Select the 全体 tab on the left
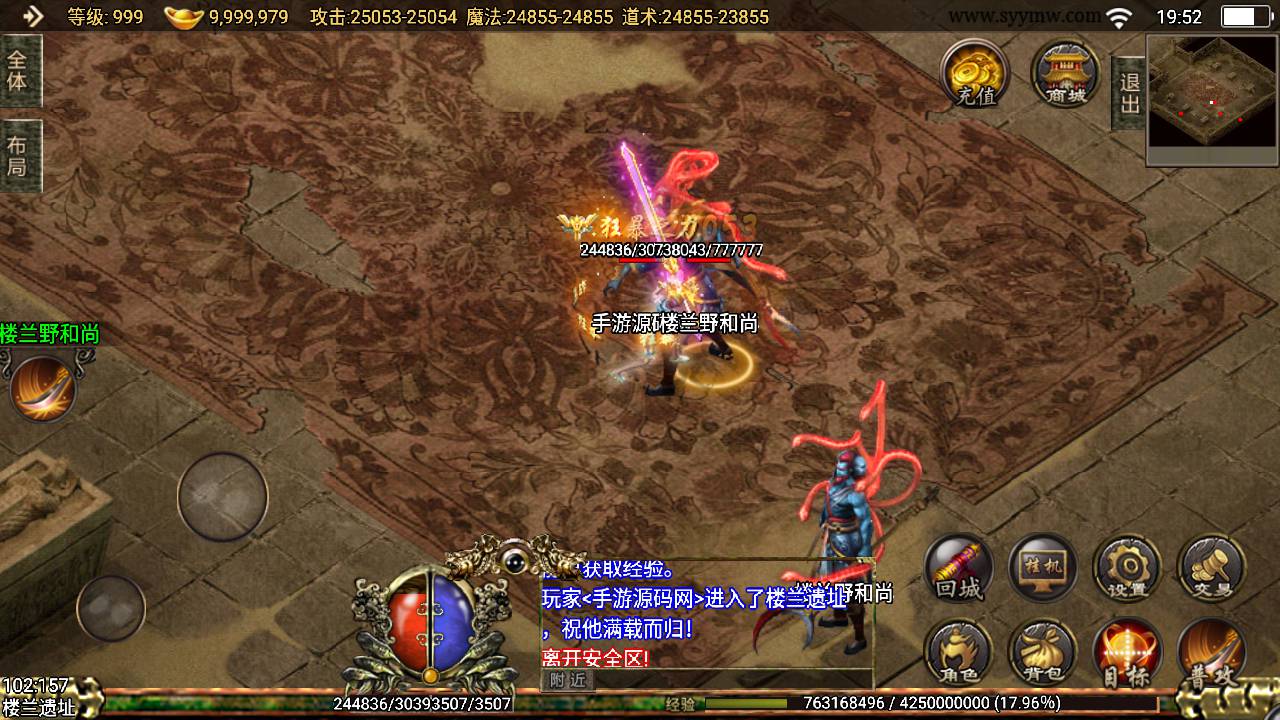Image resolution: width=1280 pixels, height=720 pixels. (x=19, y=70)
